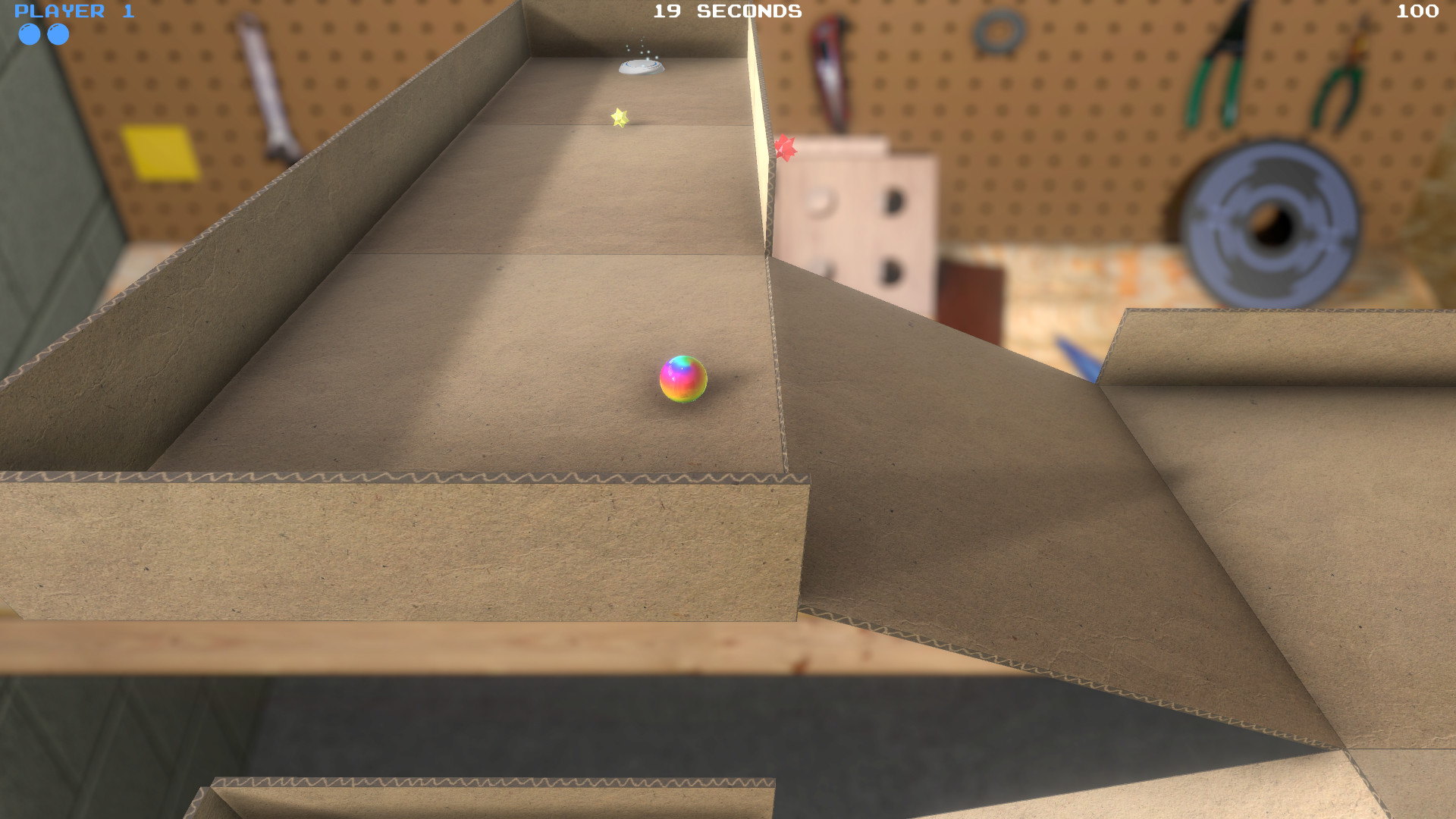Toggle the Player 1 lives indicator
Screen dimensions: 1456x819
tap(44, 34)
